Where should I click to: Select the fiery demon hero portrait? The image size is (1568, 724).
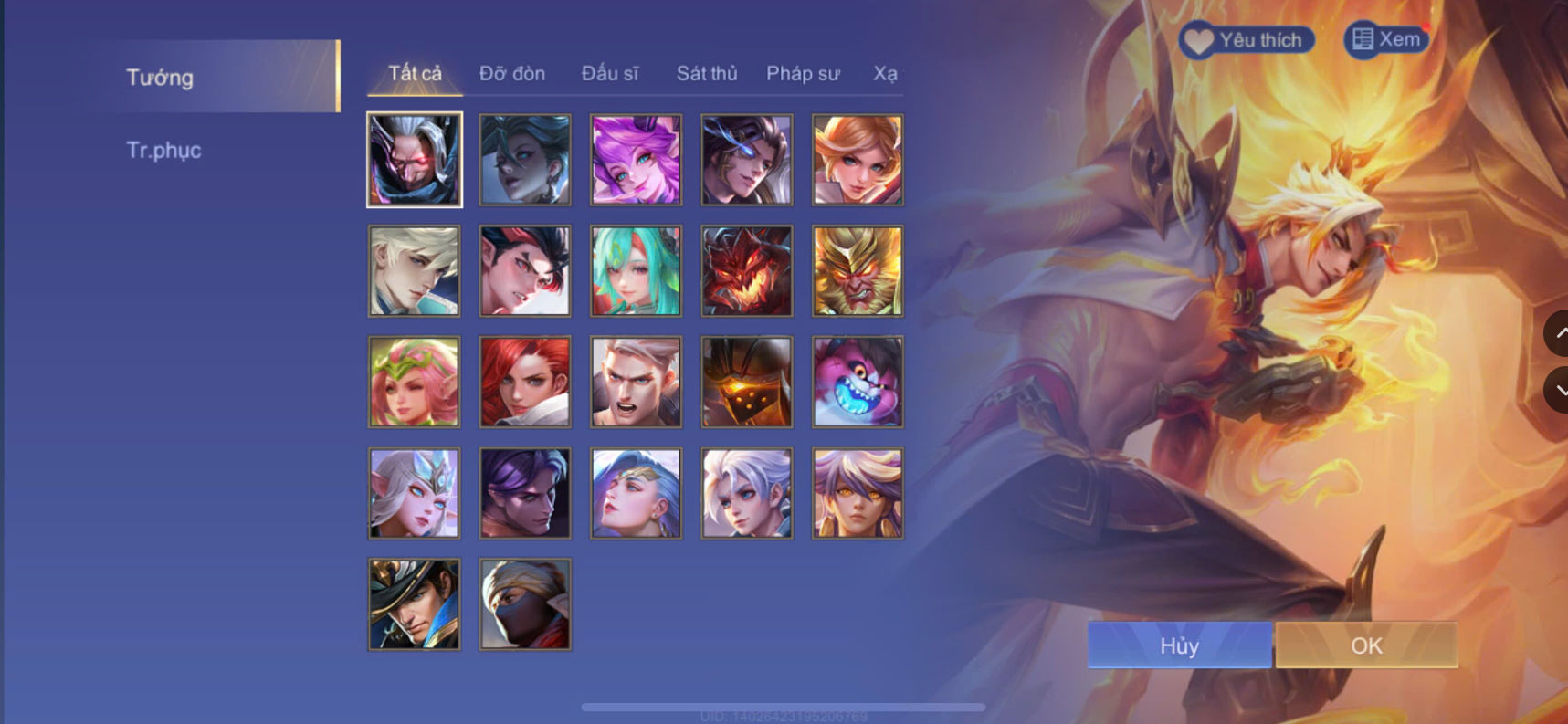[745, 271]
